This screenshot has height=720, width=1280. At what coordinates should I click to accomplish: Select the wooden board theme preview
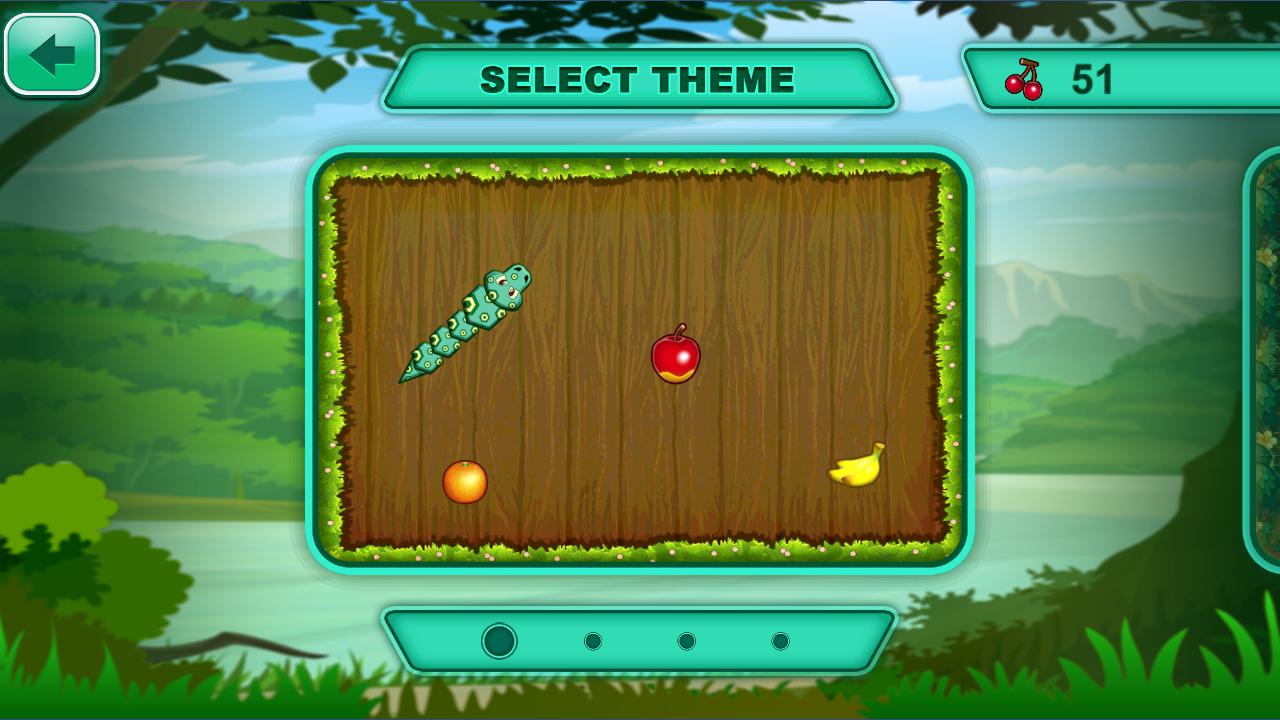(x=640, y=358)
